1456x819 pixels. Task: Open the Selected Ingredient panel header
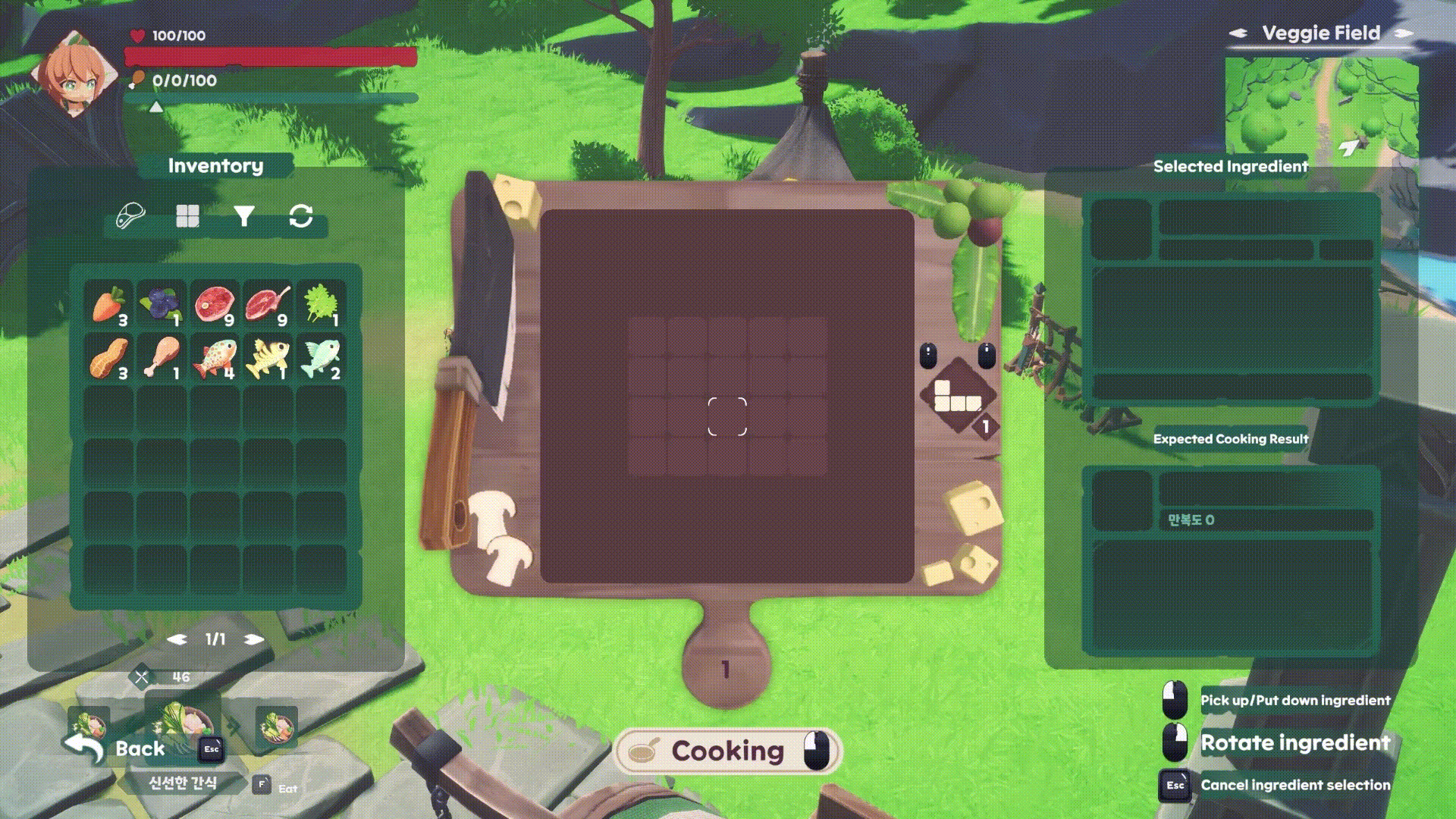tap(1230, 167)
